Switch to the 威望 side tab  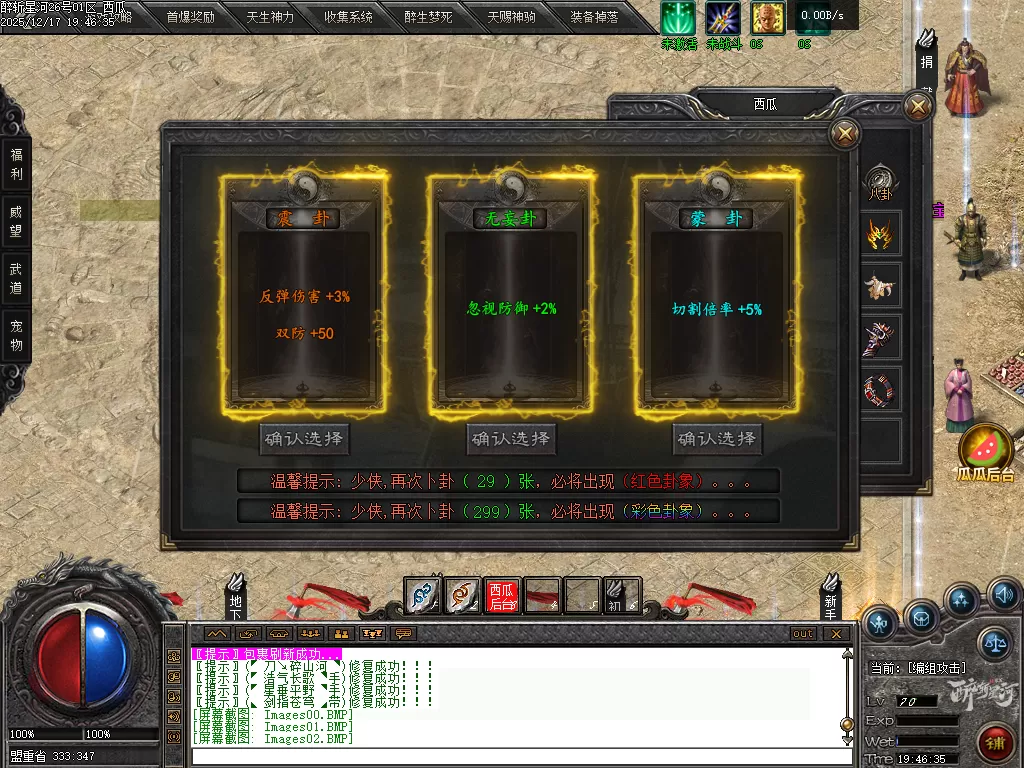[x=16, y=221]
